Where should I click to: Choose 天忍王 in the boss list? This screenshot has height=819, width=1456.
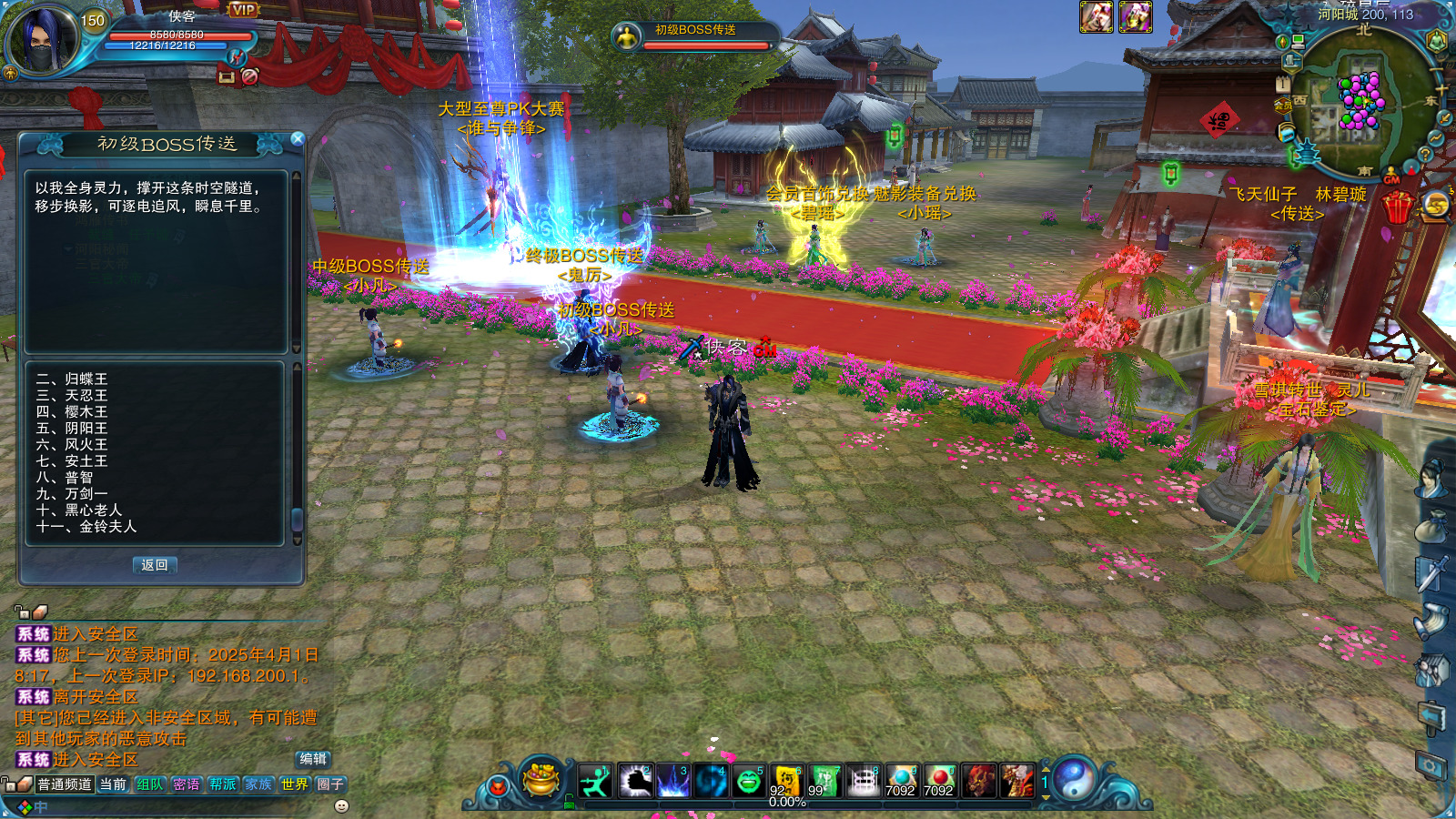pos(72,396)
